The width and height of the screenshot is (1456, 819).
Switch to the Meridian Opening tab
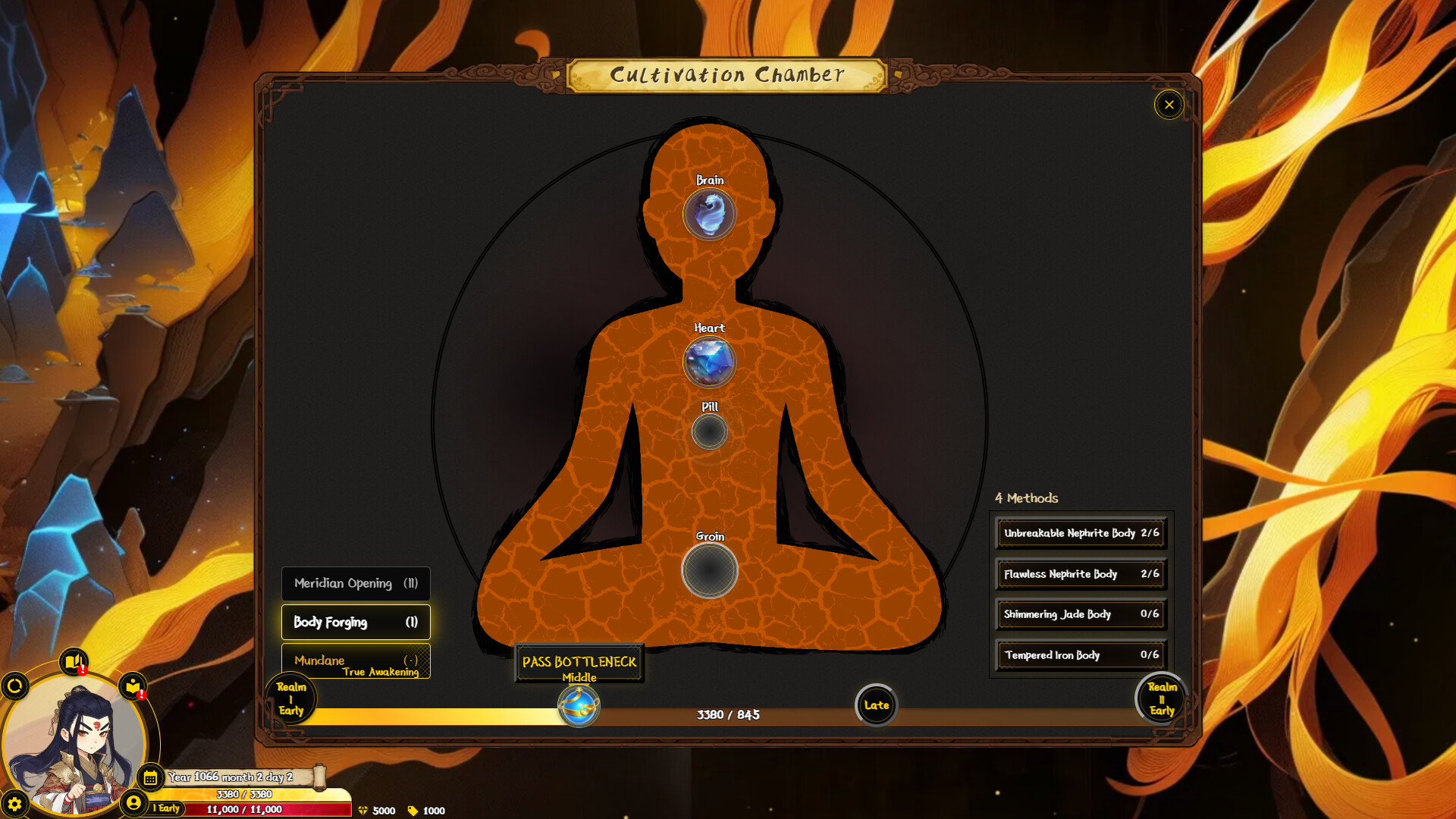click(356, 583)
